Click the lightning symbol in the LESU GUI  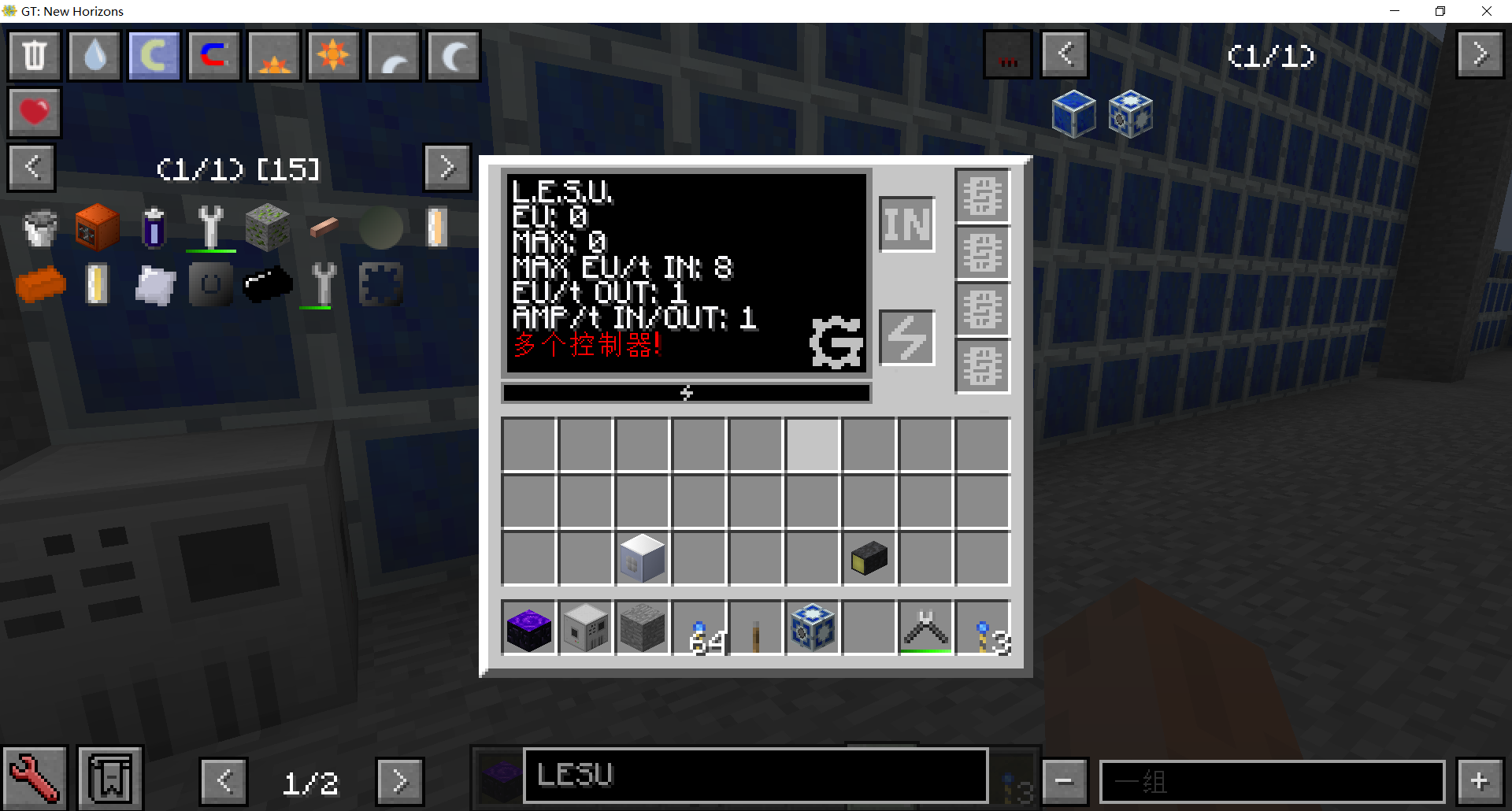click(x=906, y=337)
